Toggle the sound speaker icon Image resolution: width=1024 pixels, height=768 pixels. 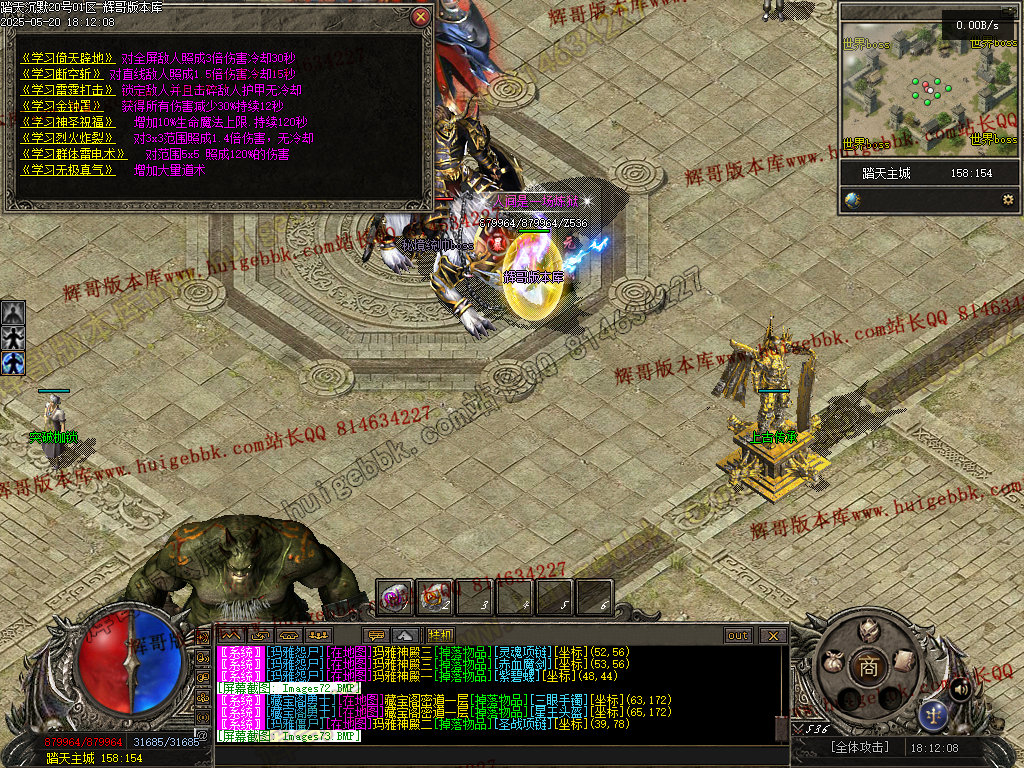959,688
